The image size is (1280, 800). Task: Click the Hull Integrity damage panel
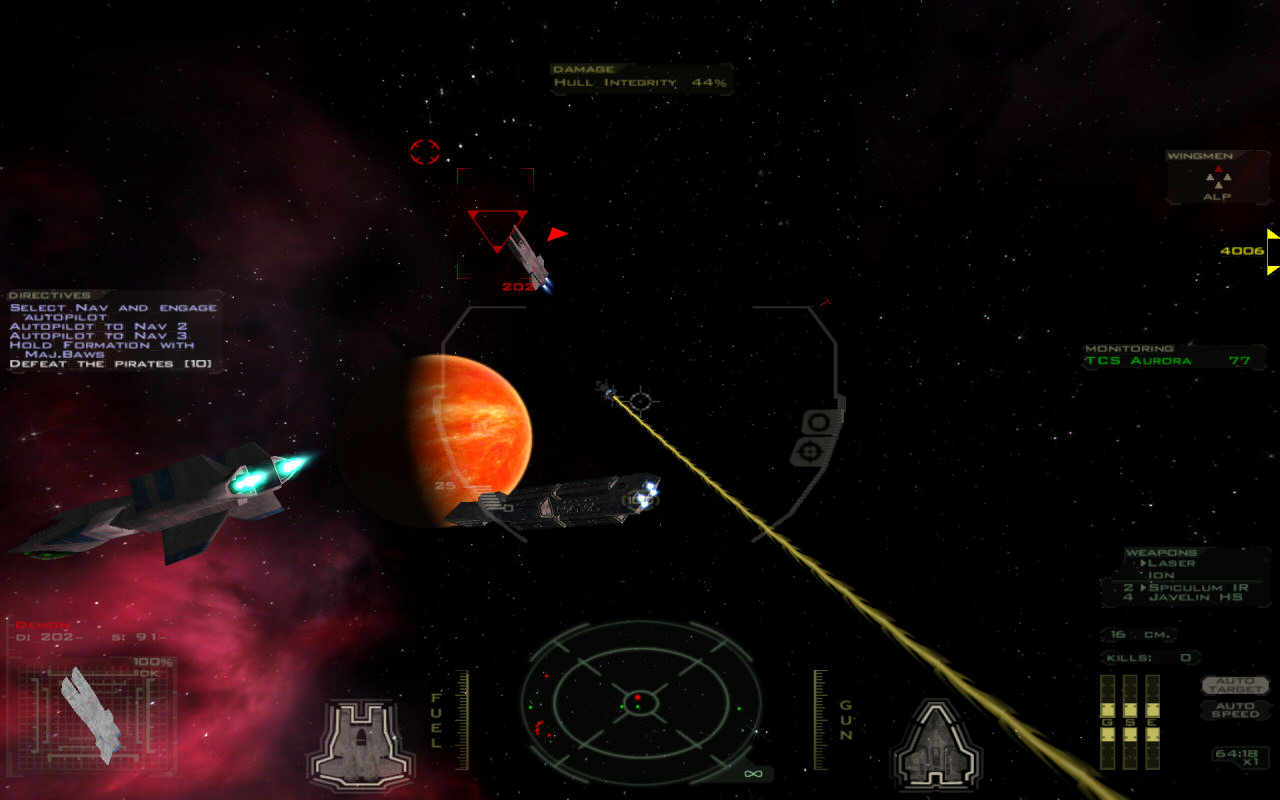640,81
